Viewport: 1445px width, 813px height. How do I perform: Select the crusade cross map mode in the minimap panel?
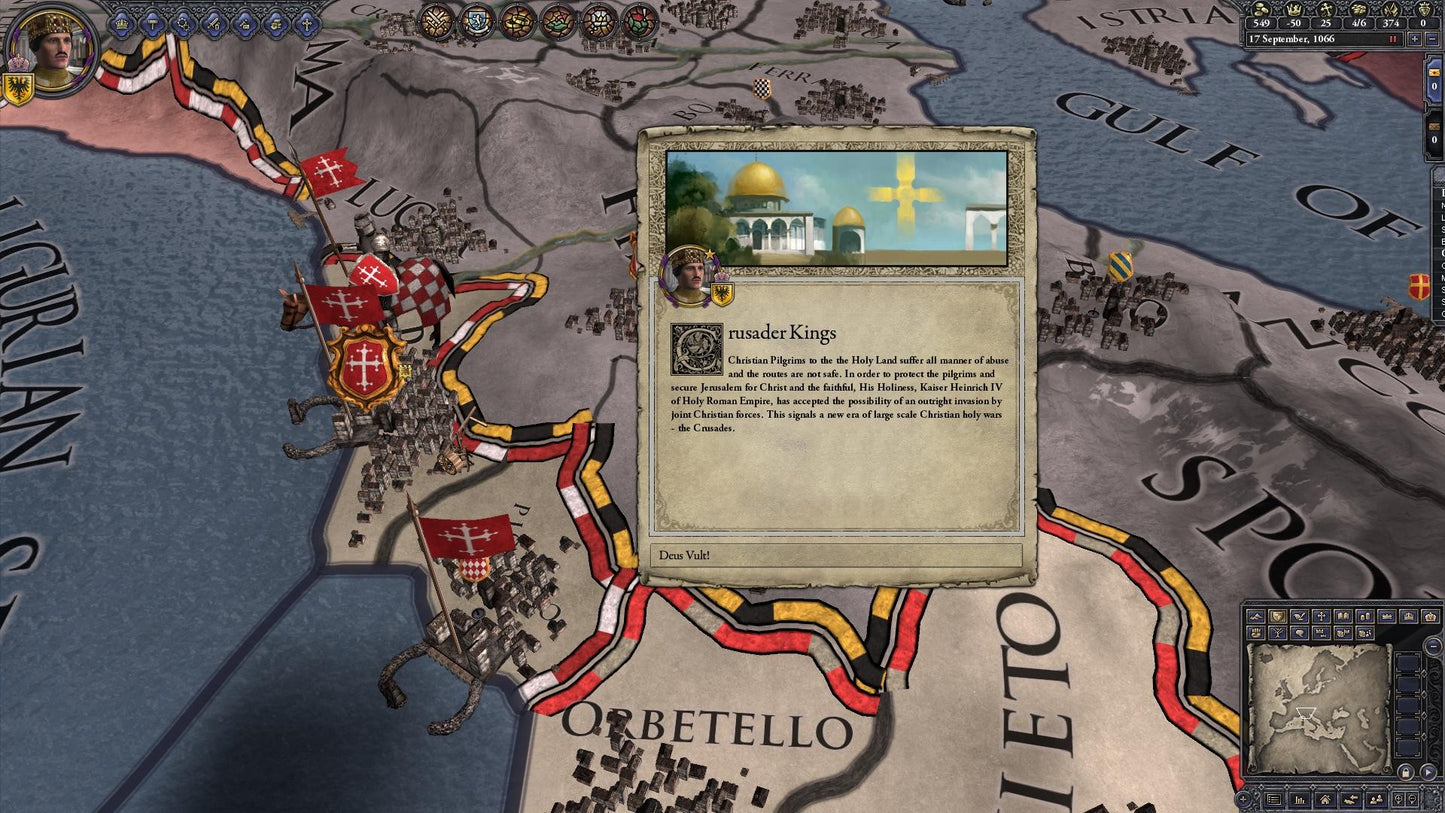click(1320, 617)
